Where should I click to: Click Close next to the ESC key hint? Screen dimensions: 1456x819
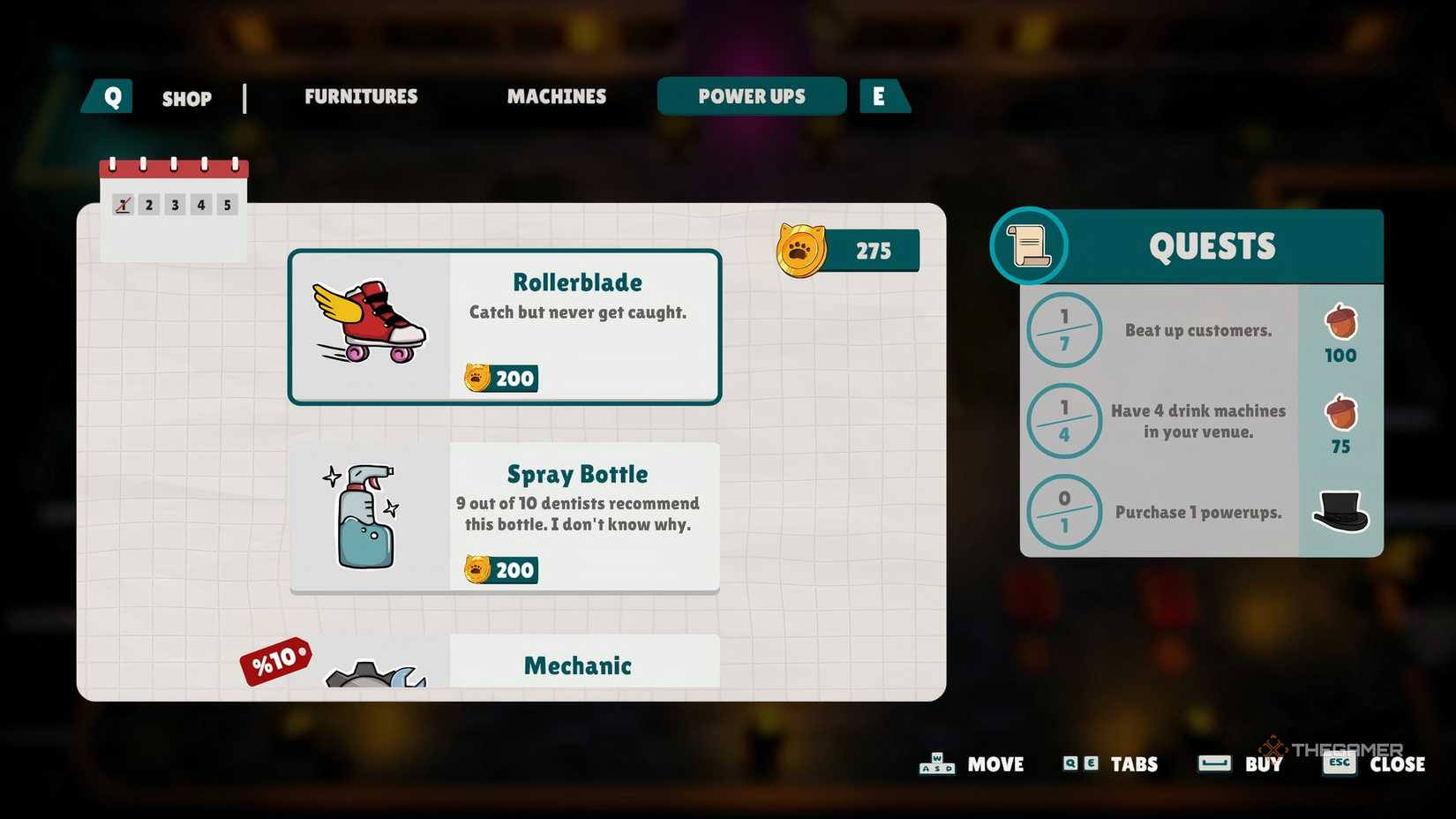pyautogui.click(x=1397, y=764)
